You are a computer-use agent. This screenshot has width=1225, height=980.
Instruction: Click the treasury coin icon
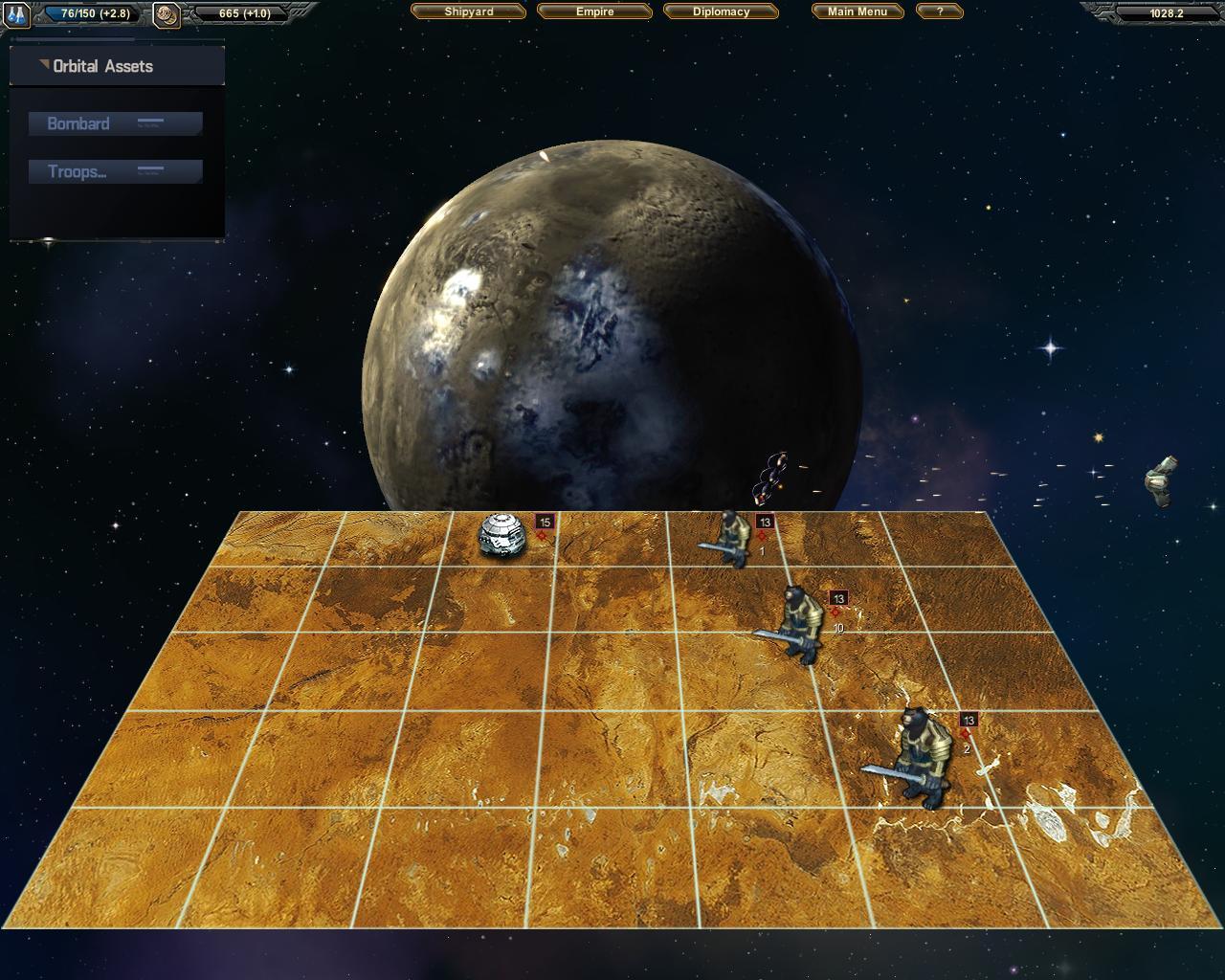(x=167, y=14)
